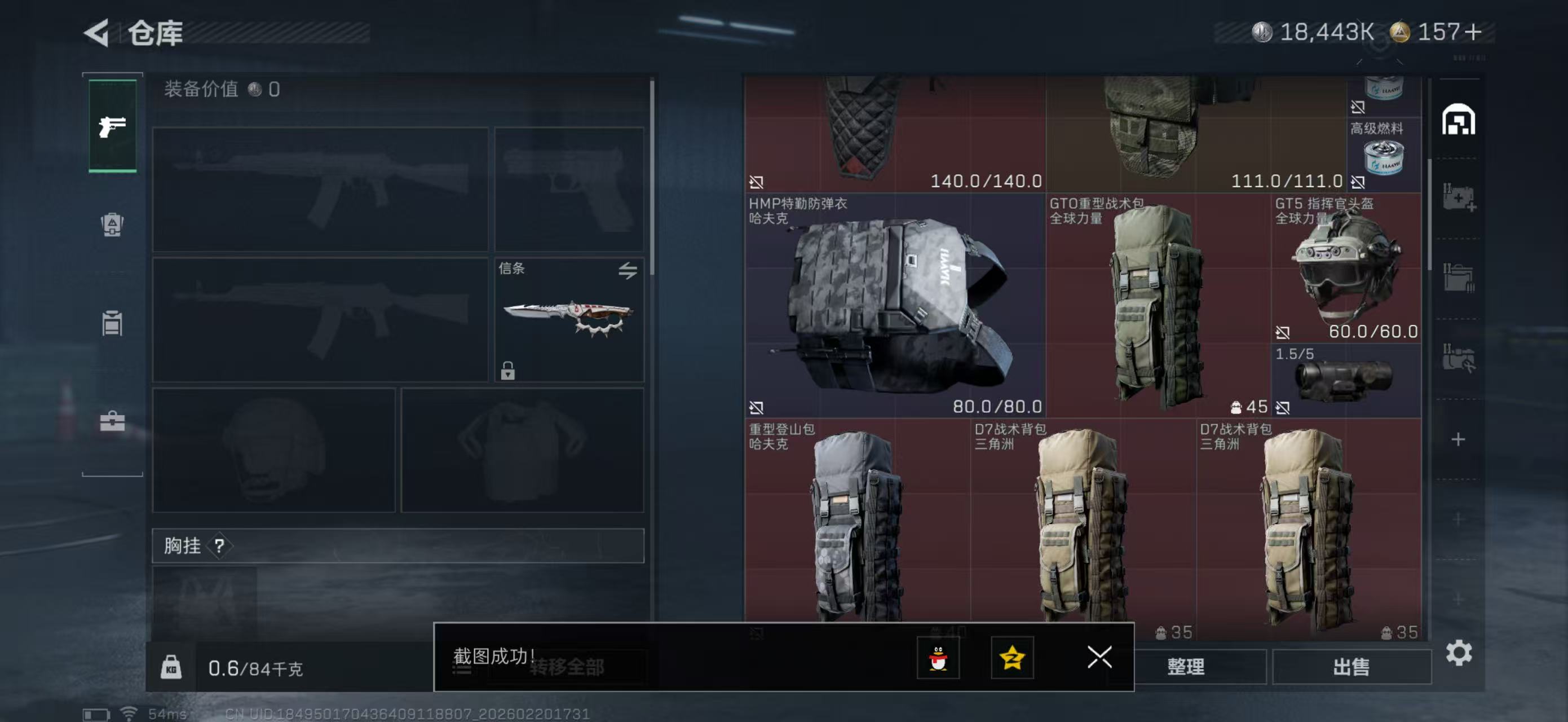Share screenshot to Qzone star icon
Screen dimensions: 1568x722
1012,657
